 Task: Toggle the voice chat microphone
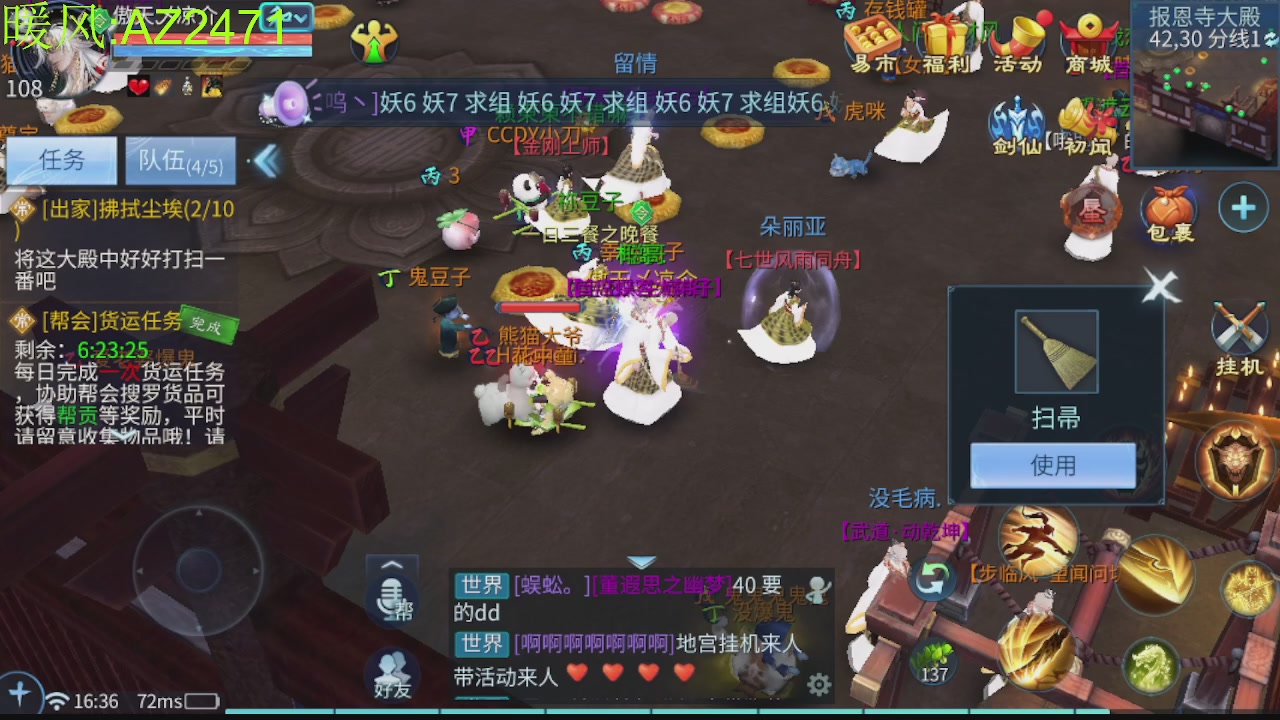coord(390,600)
